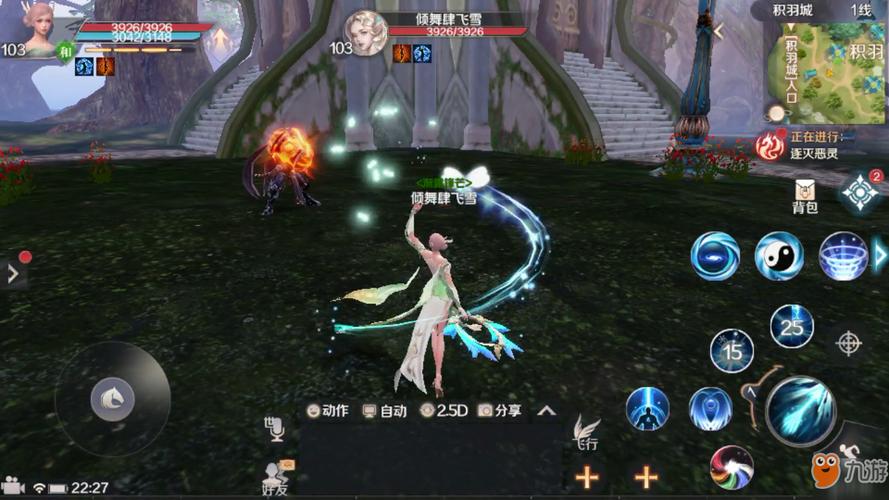
Task: Trigger the glowing figure aura skill
Action: (x=647, y=409)
